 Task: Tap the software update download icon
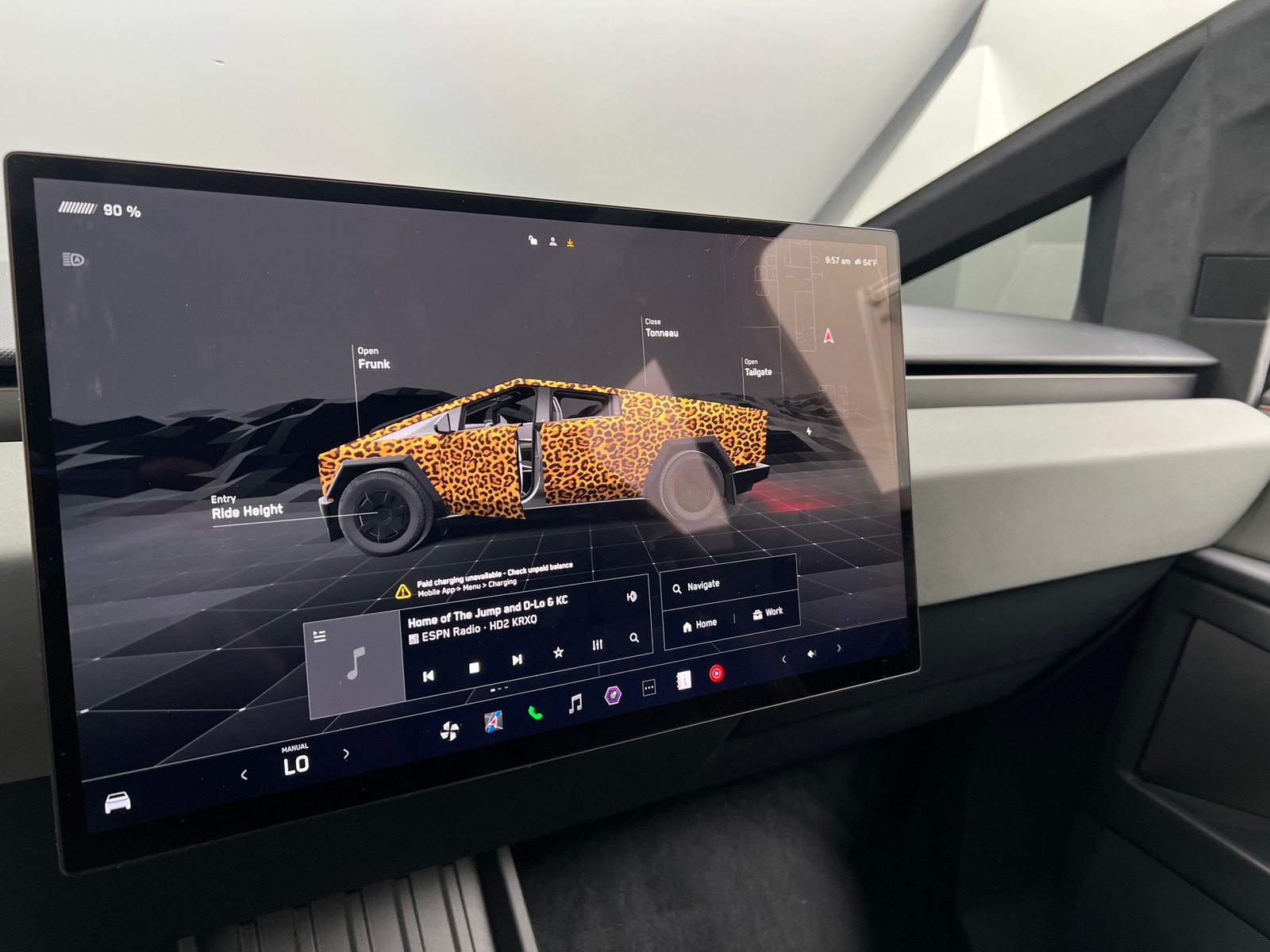click(x=570, y=242)
